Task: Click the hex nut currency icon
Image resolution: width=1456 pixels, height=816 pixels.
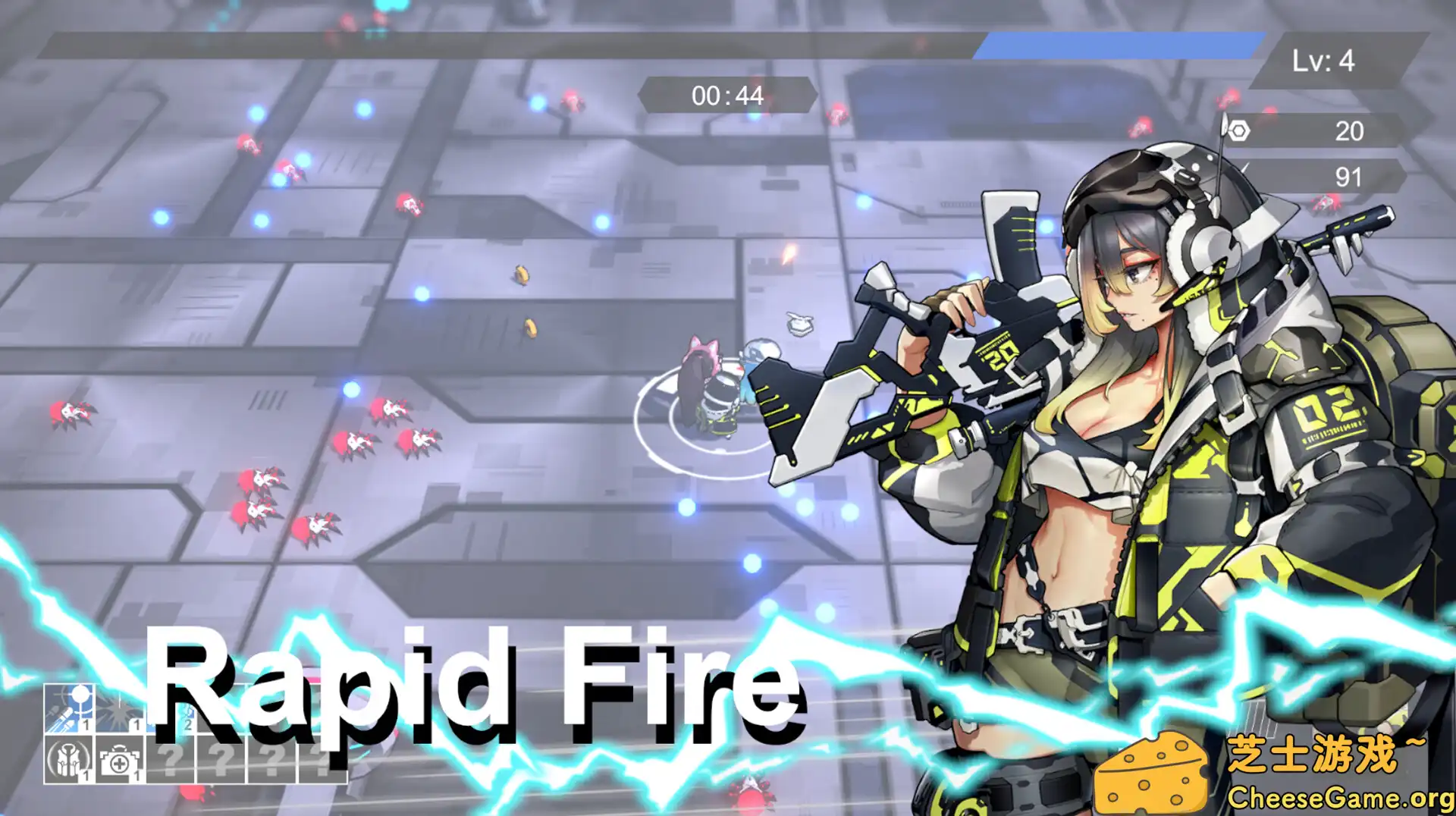Action: 1238,130
